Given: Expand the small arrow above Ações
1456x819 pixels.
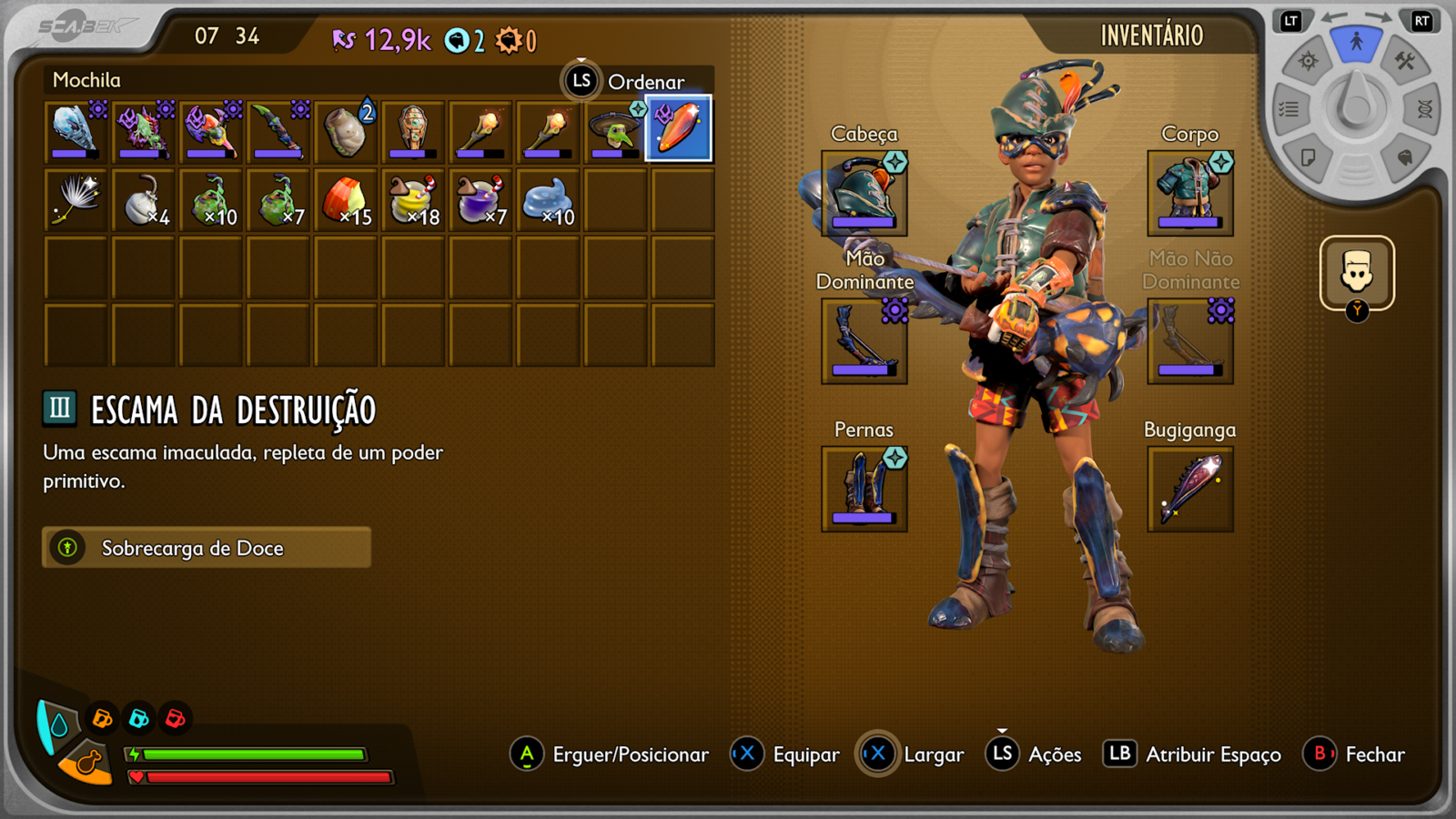Looking at the screenshot, I should (x=1003, y=730).
